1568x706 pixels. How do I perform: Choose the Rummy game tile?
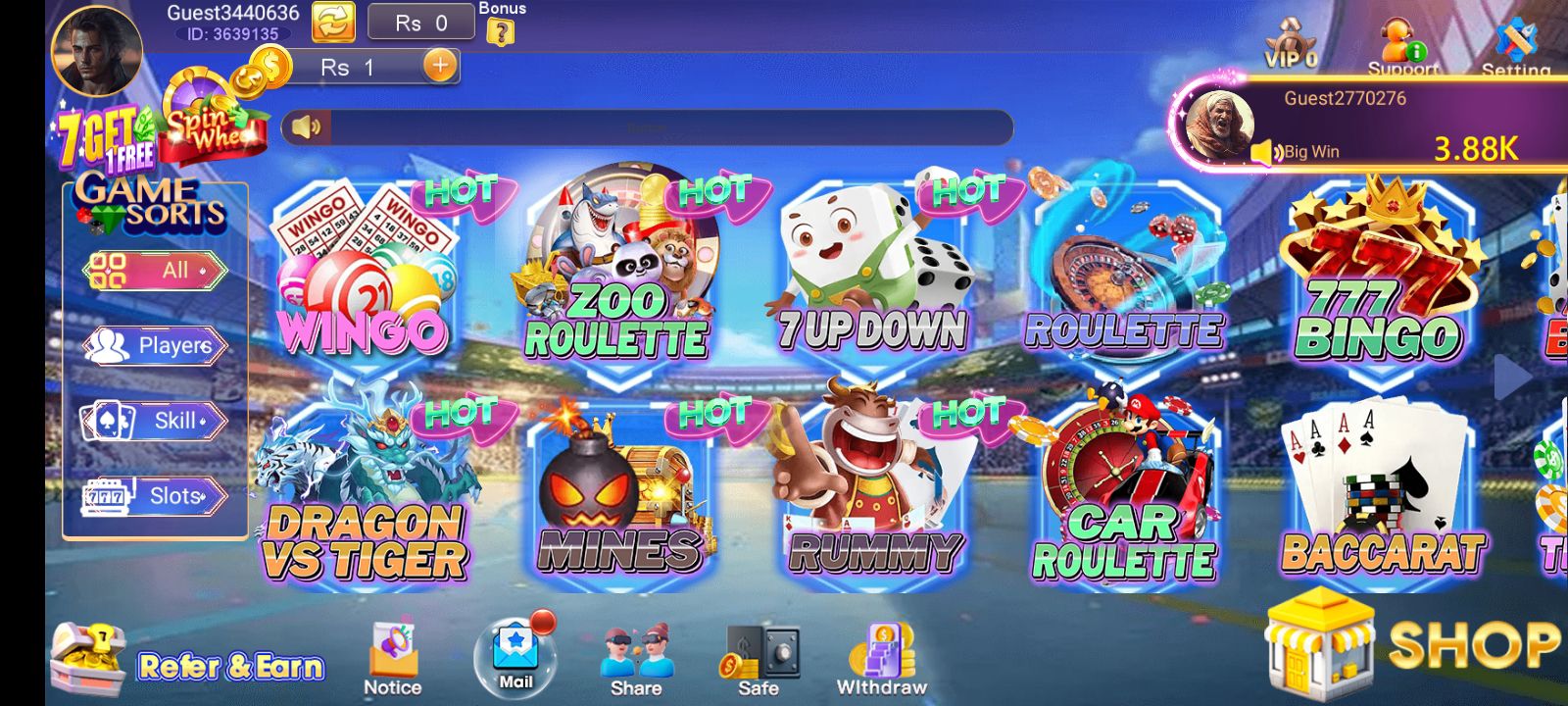[x=872, y=495]
